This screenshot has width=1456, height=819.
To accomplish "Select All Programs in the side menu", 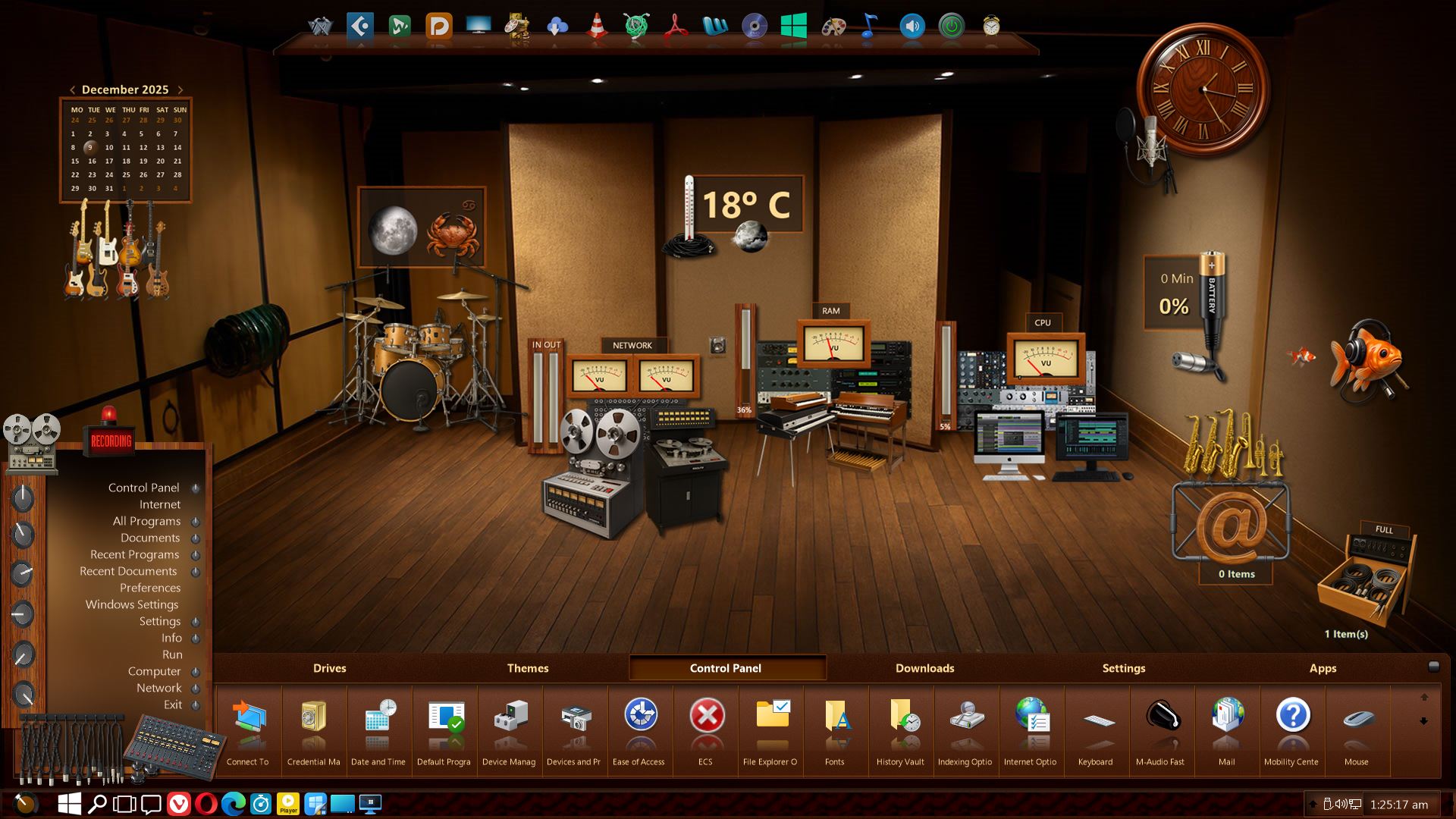I will pos(146,521).
